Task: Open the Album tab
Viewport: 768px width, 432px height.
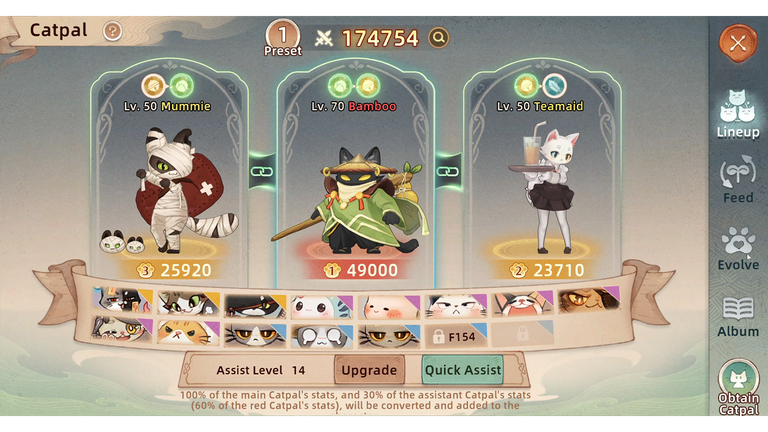Action: pyautogui.click(x=738, y=316)
